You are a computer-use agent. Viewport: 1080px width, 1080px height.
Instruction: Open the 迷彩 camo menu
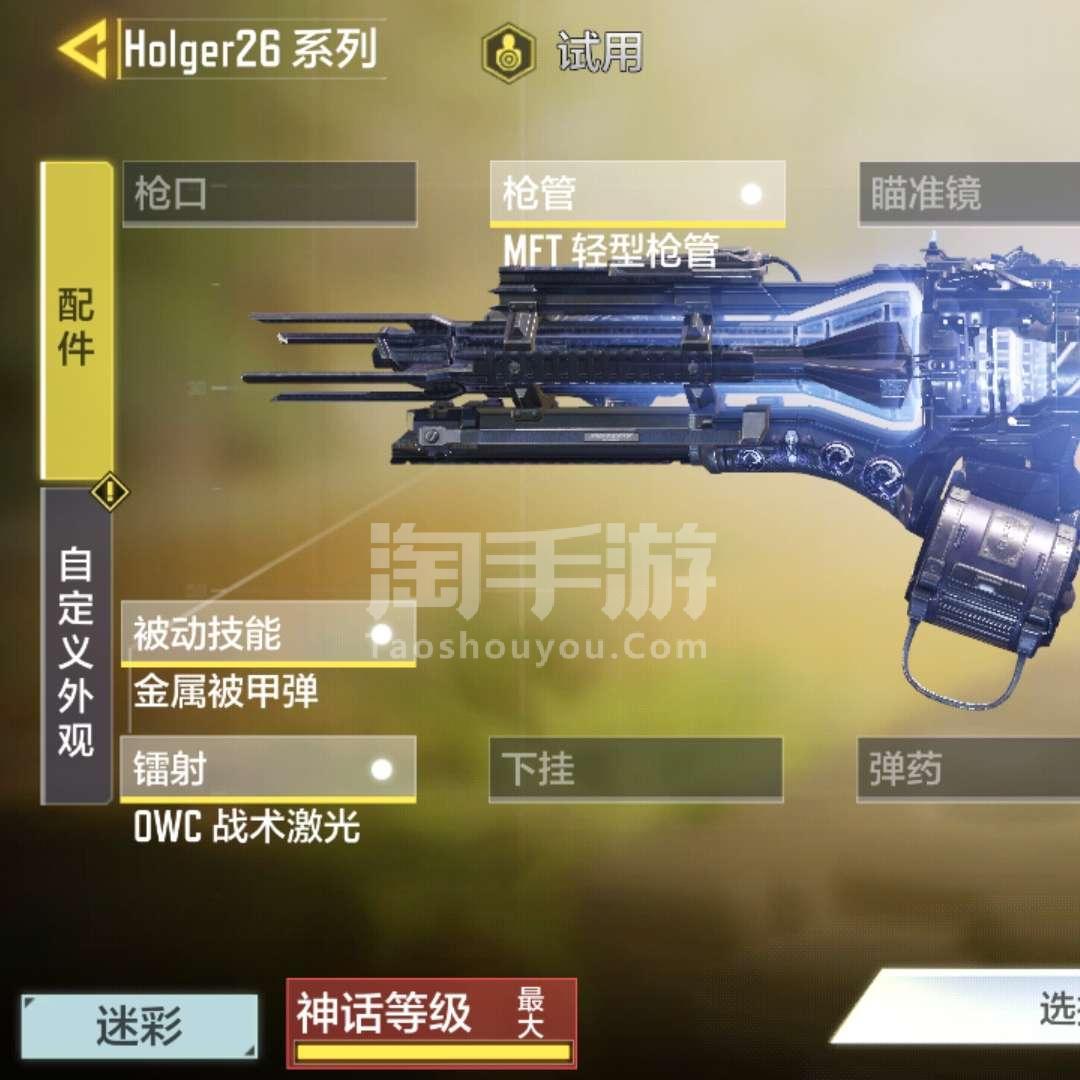[x=140, y=1025]
